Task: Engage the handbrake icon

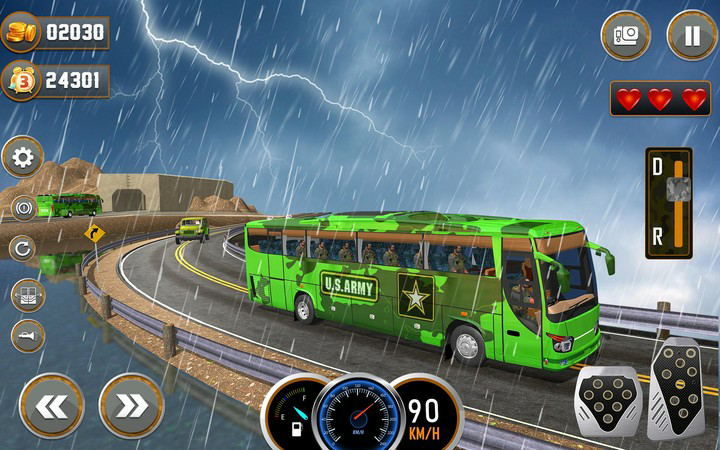Action: (x=24, y=208)
